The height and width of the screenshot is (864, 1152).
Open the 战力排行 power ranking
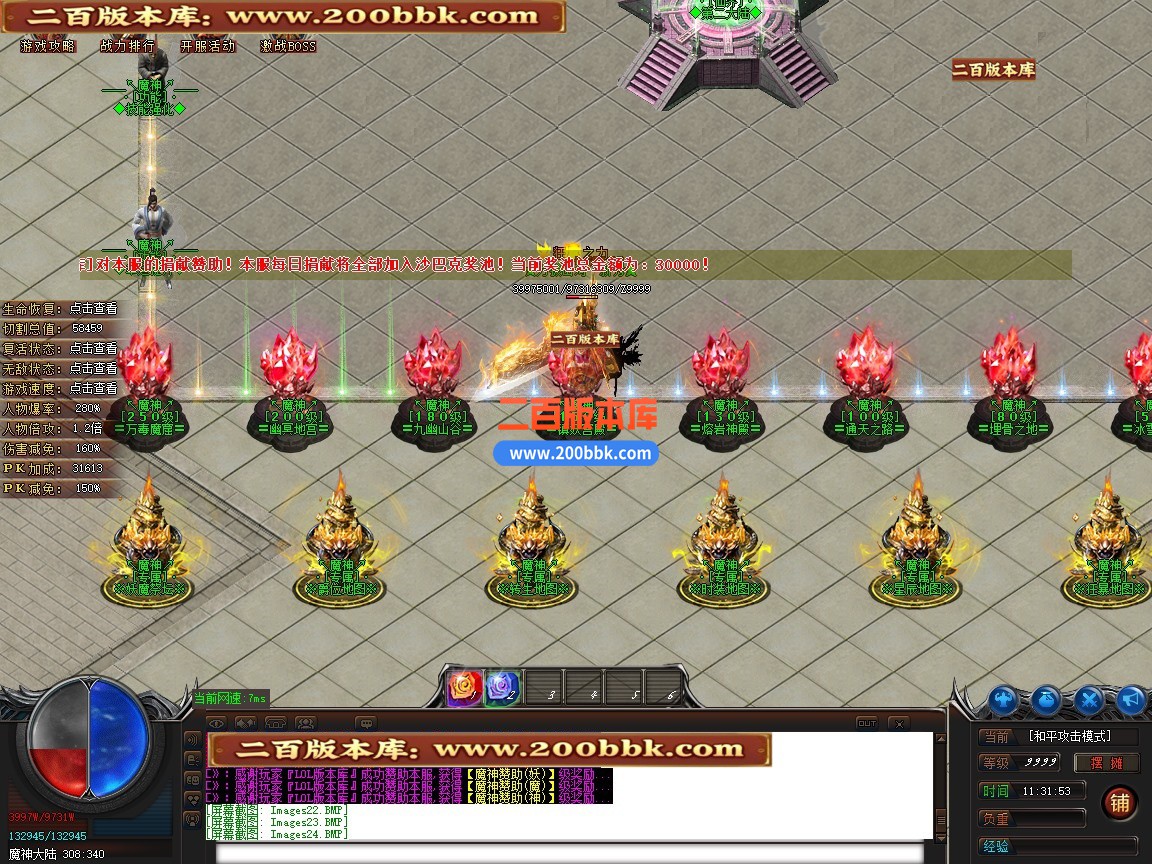click(127, 46)
